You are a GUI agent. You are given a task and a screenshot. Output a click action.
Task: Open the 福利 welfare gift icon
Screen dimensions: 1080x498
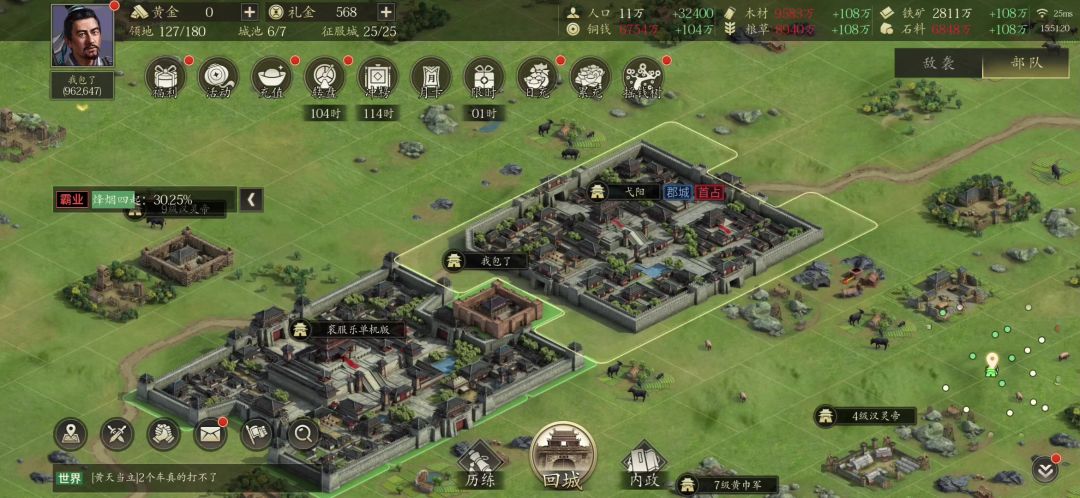[x=166, y=77]
